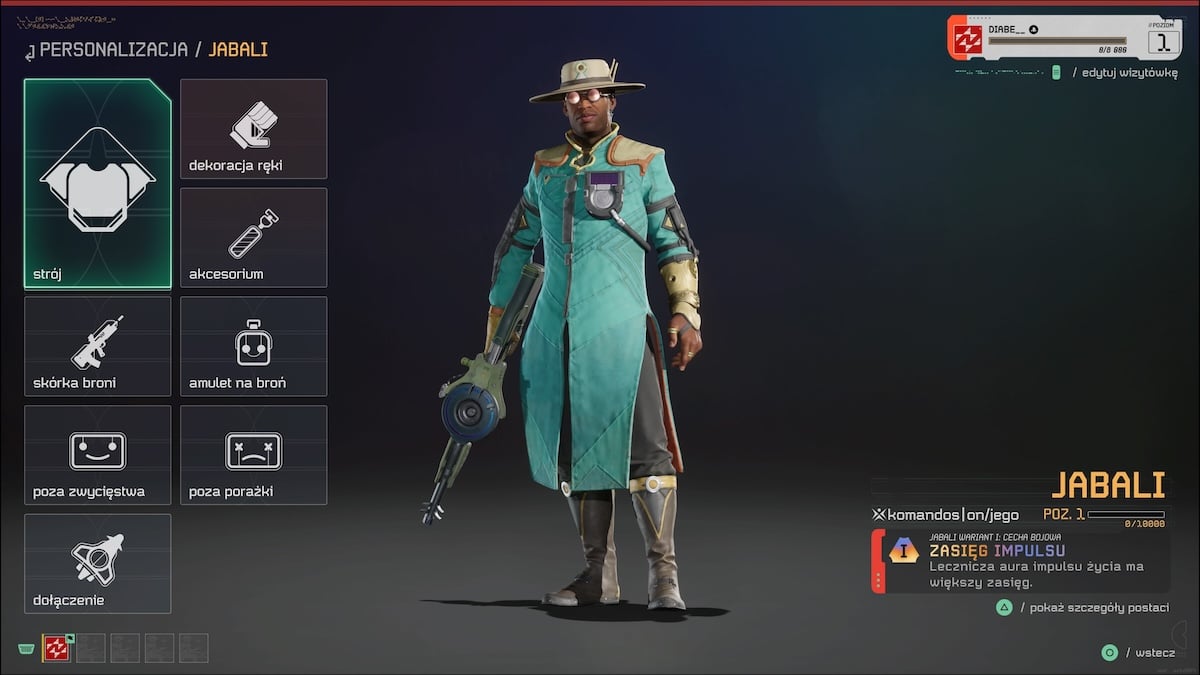Open the poza zwycięstwa options
This screenshot has width=1200, height=675.
pos(98,455)
